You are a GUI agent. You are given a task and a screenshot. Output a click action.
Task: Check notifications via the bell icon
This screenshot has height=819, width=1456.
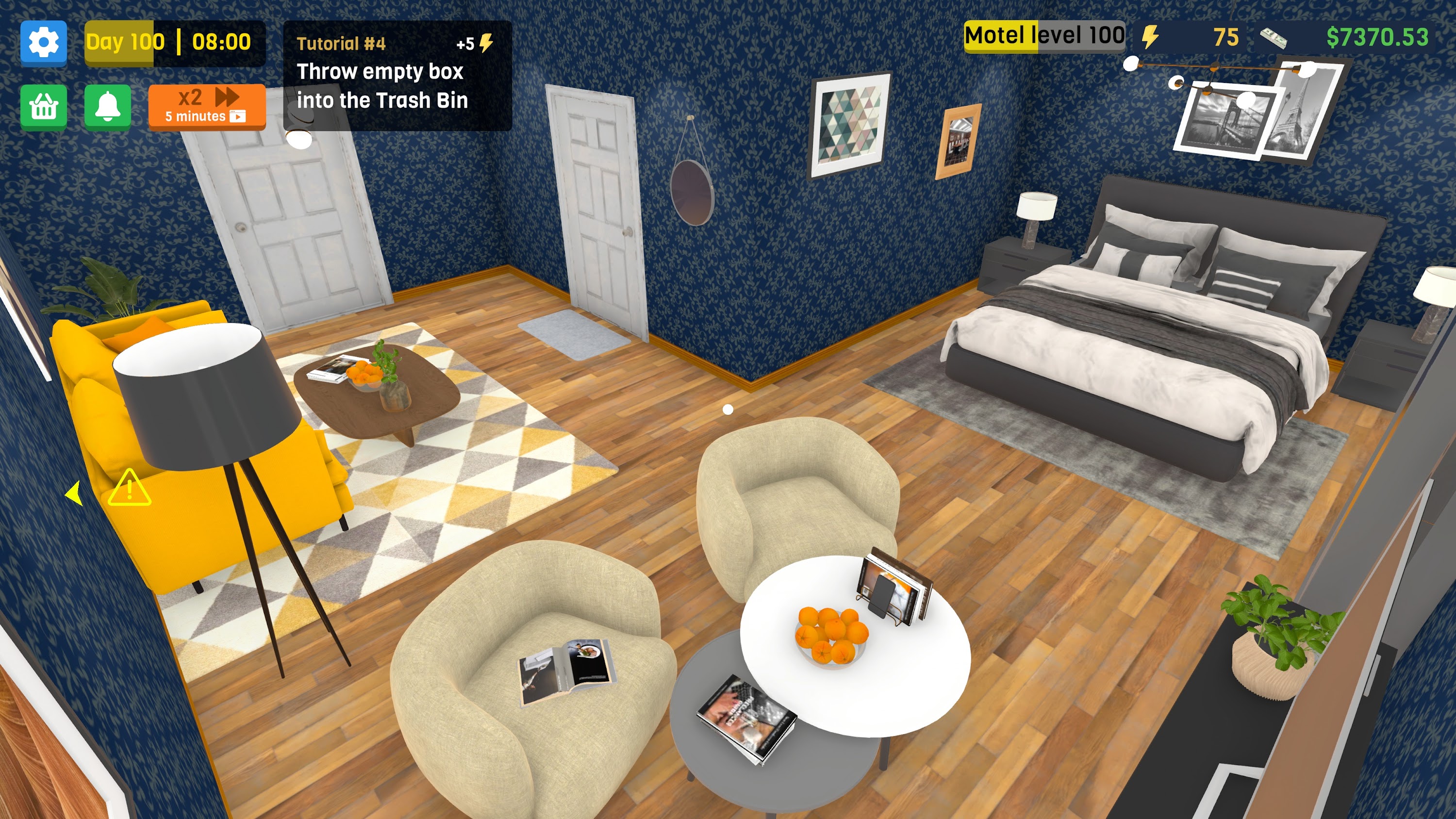pyautogui.click(x=109, y=107)
